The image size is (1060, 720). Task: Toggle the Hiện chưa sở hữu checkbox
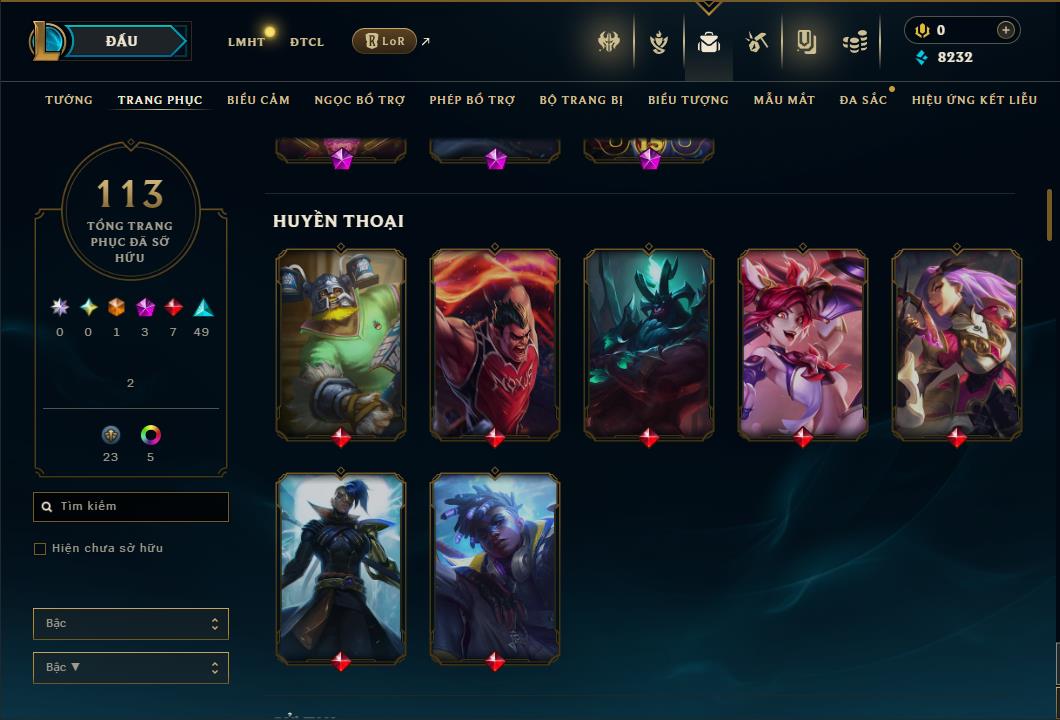click(40, 549)
